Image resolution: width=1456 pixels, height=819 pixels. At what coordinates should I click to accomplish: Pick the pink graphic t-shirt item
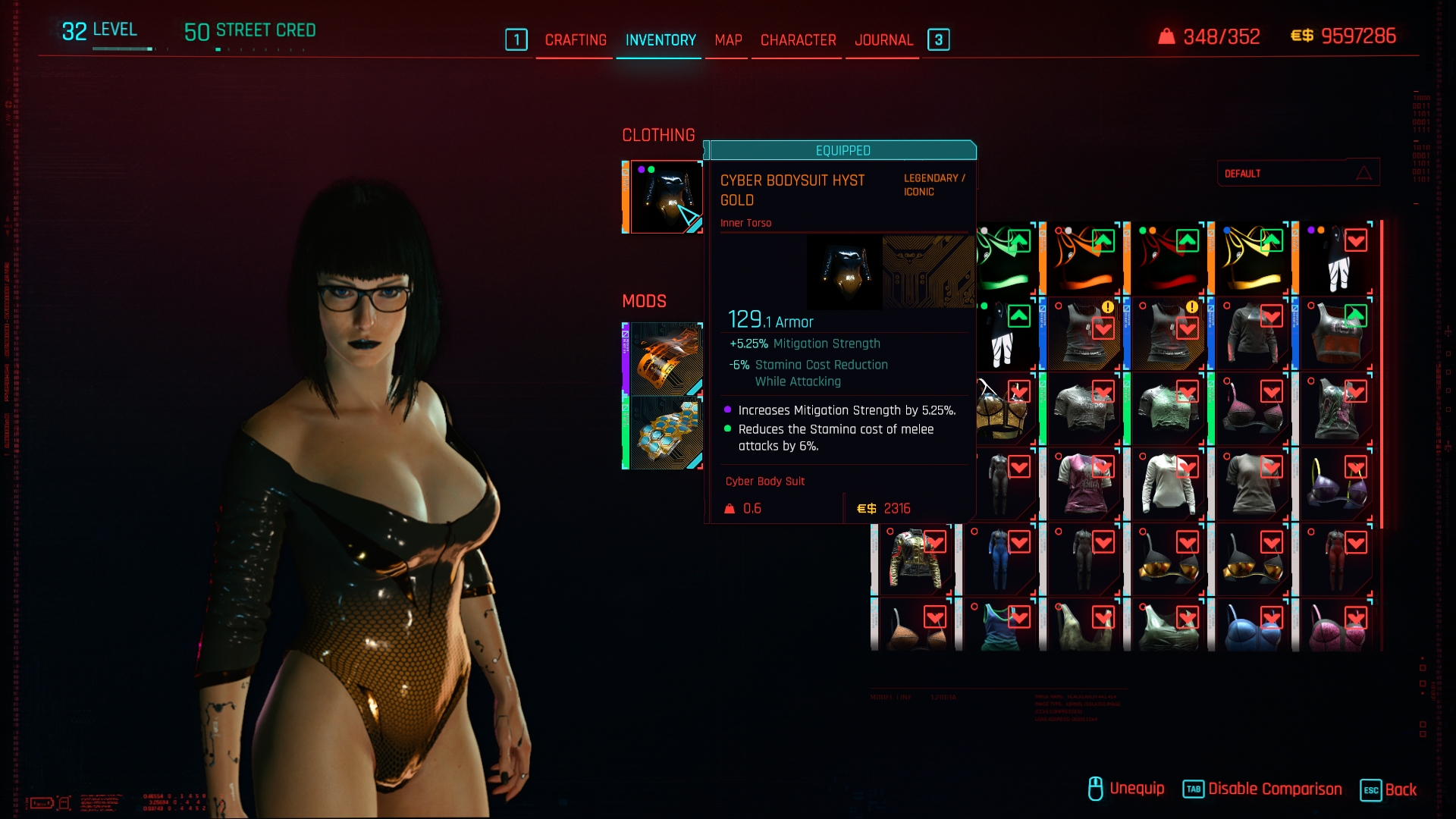click(1084, 484)
